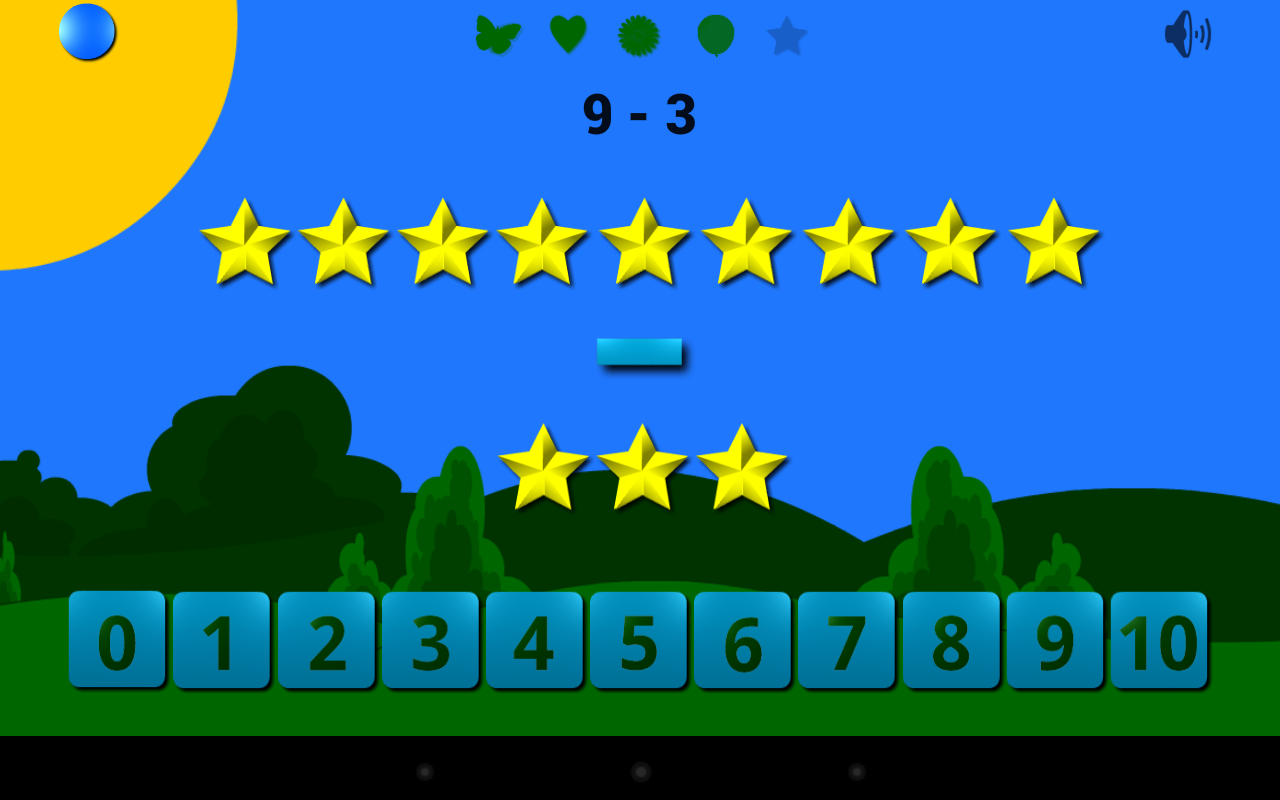Tap the green balloon icon
Viewport: 1280px width, 800px height.
tap(714, 33)
